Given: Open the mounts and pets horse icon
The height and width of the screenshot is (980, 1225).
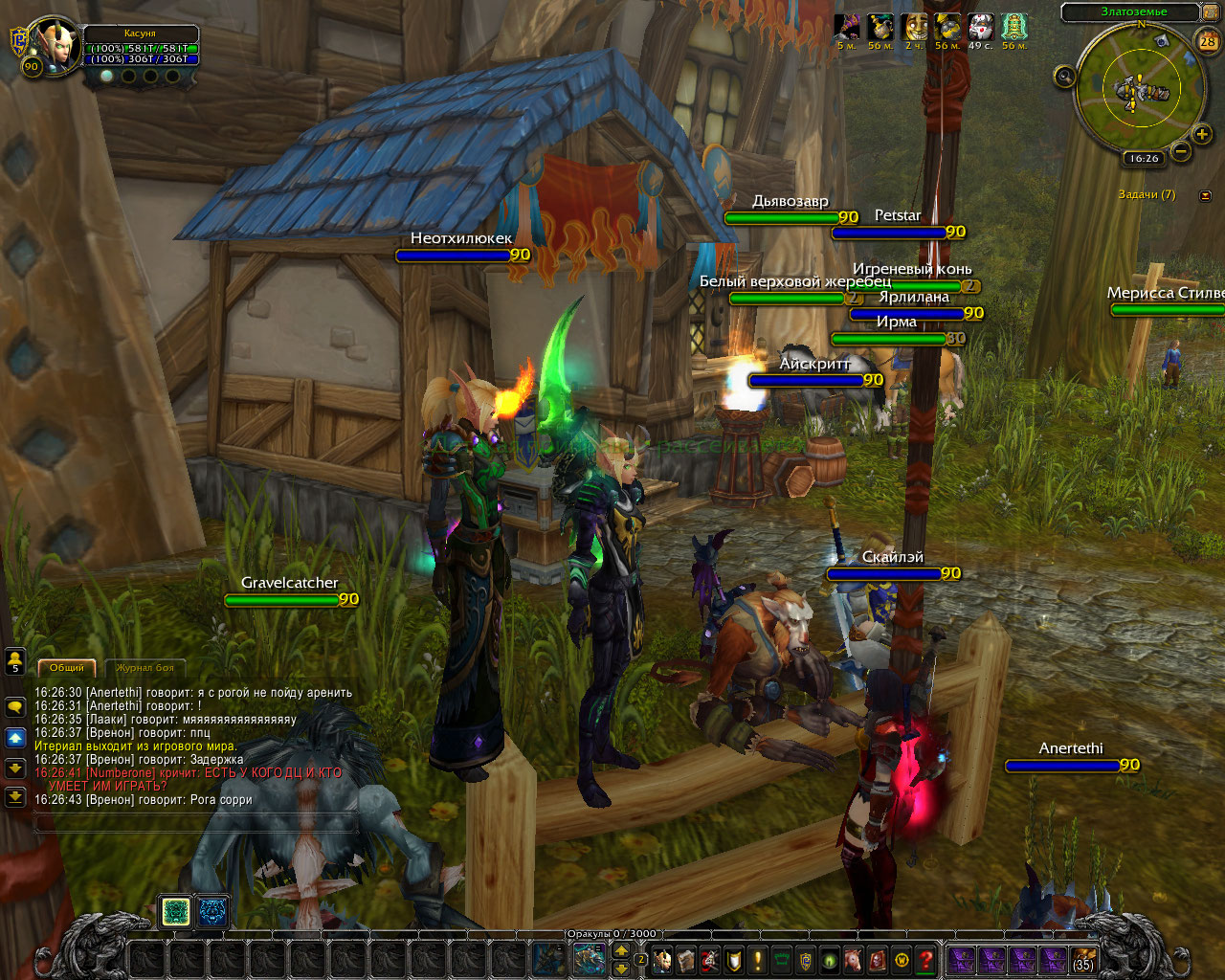Looking at the screenshot, I should coord(853,959).
